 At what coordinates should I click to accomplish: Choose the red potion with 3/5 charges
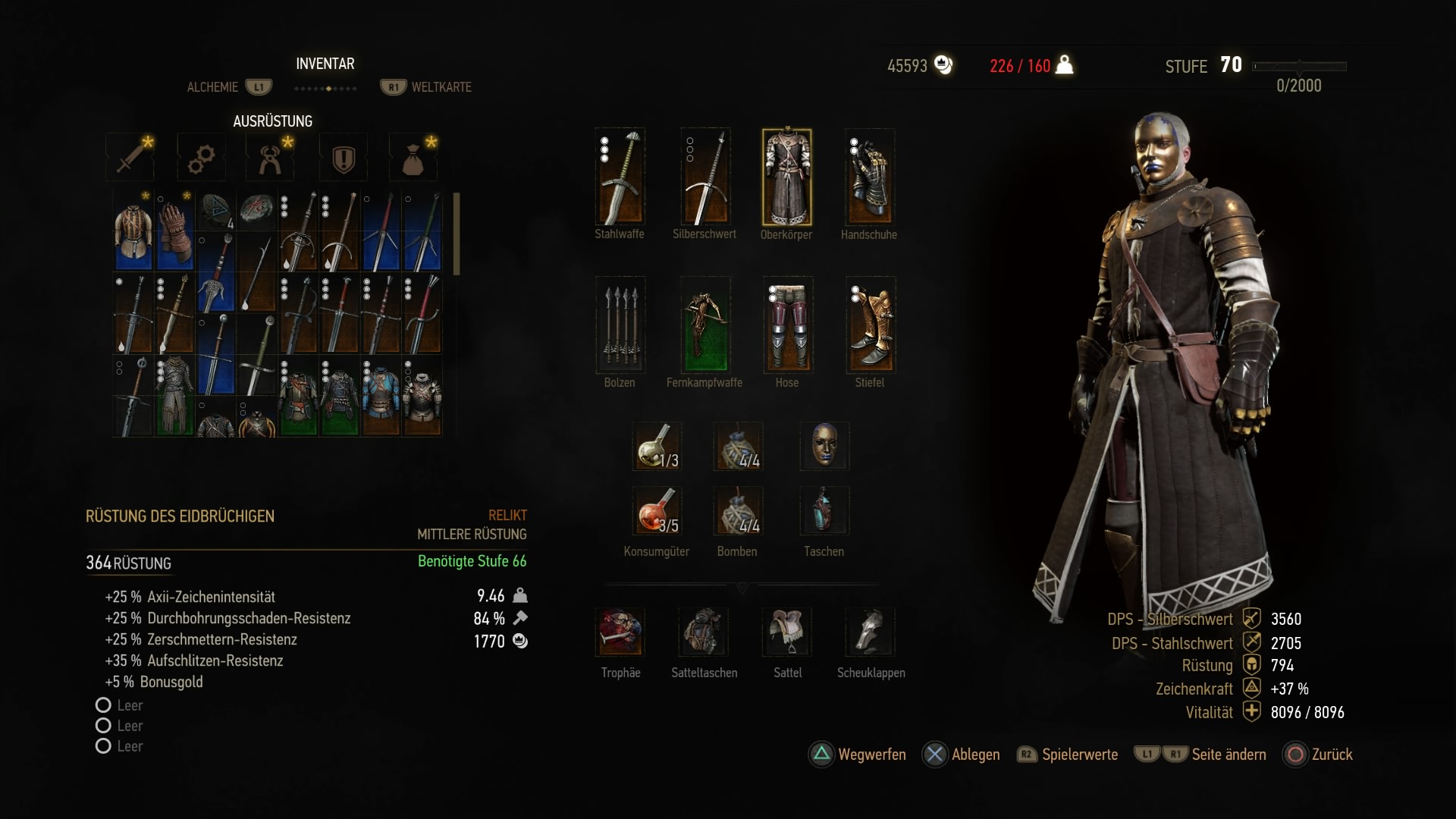point(657,511)
